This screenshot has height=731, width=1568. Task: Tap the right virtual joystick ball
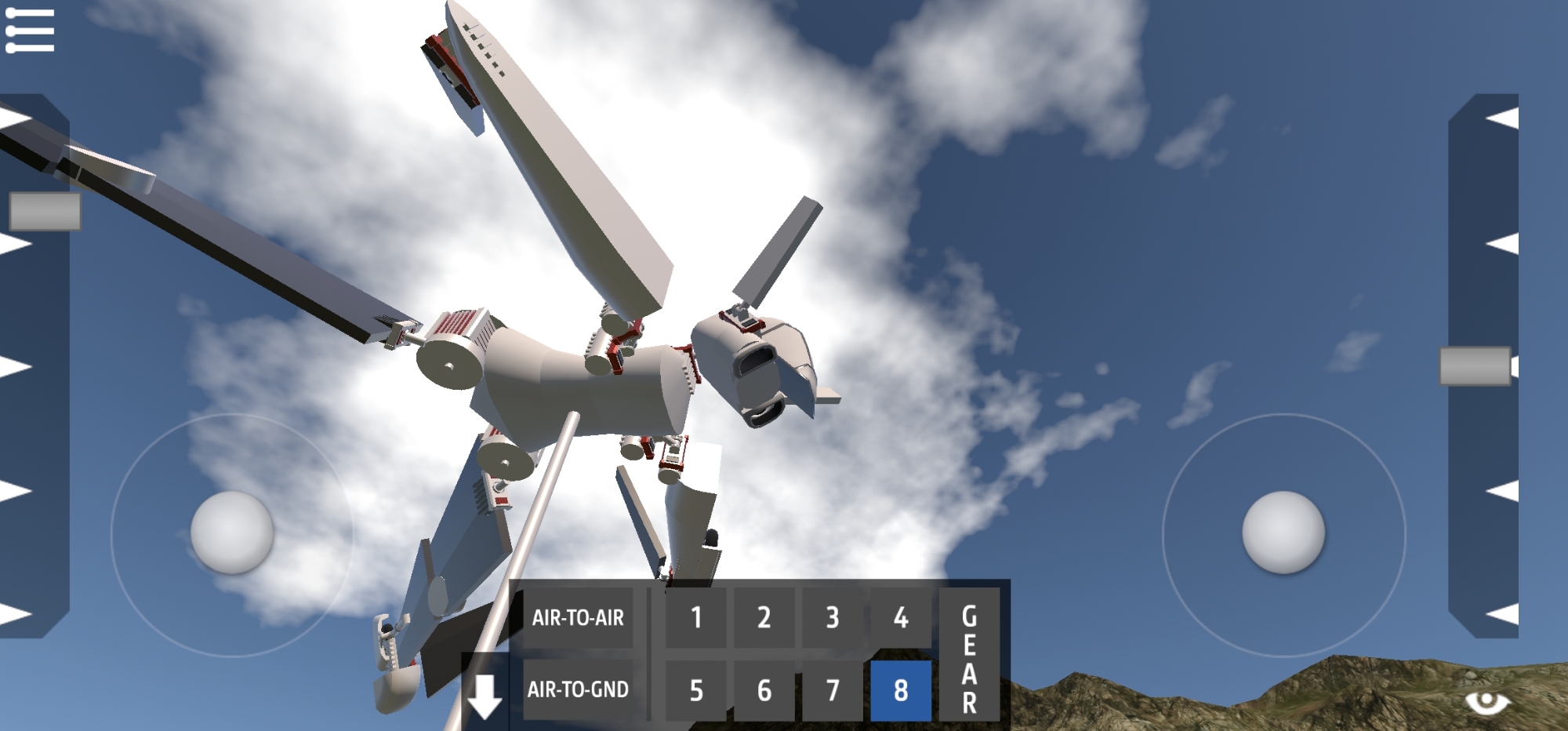1283,533
